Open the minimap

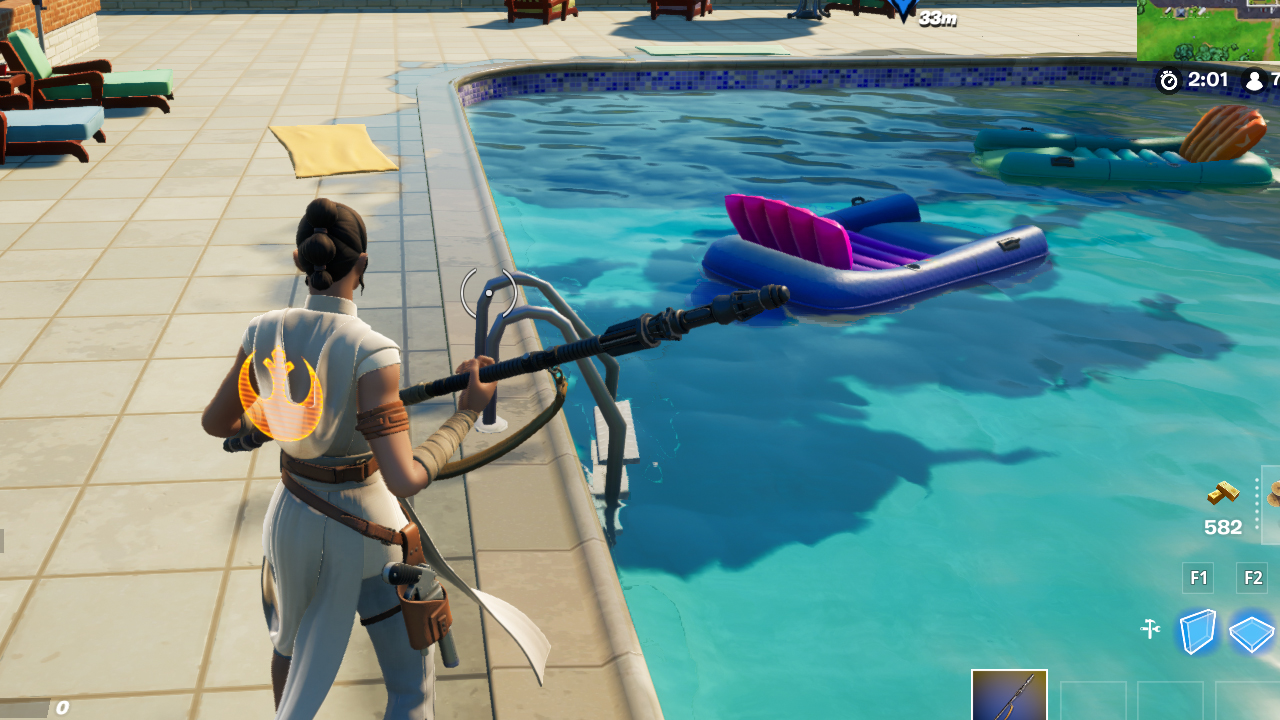(1208, 30)
